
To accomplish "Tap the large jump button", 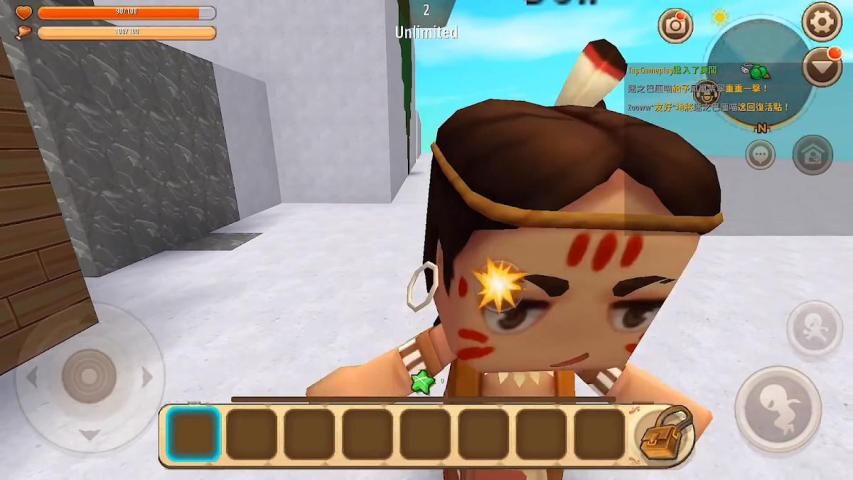I will tap(777, 407).
